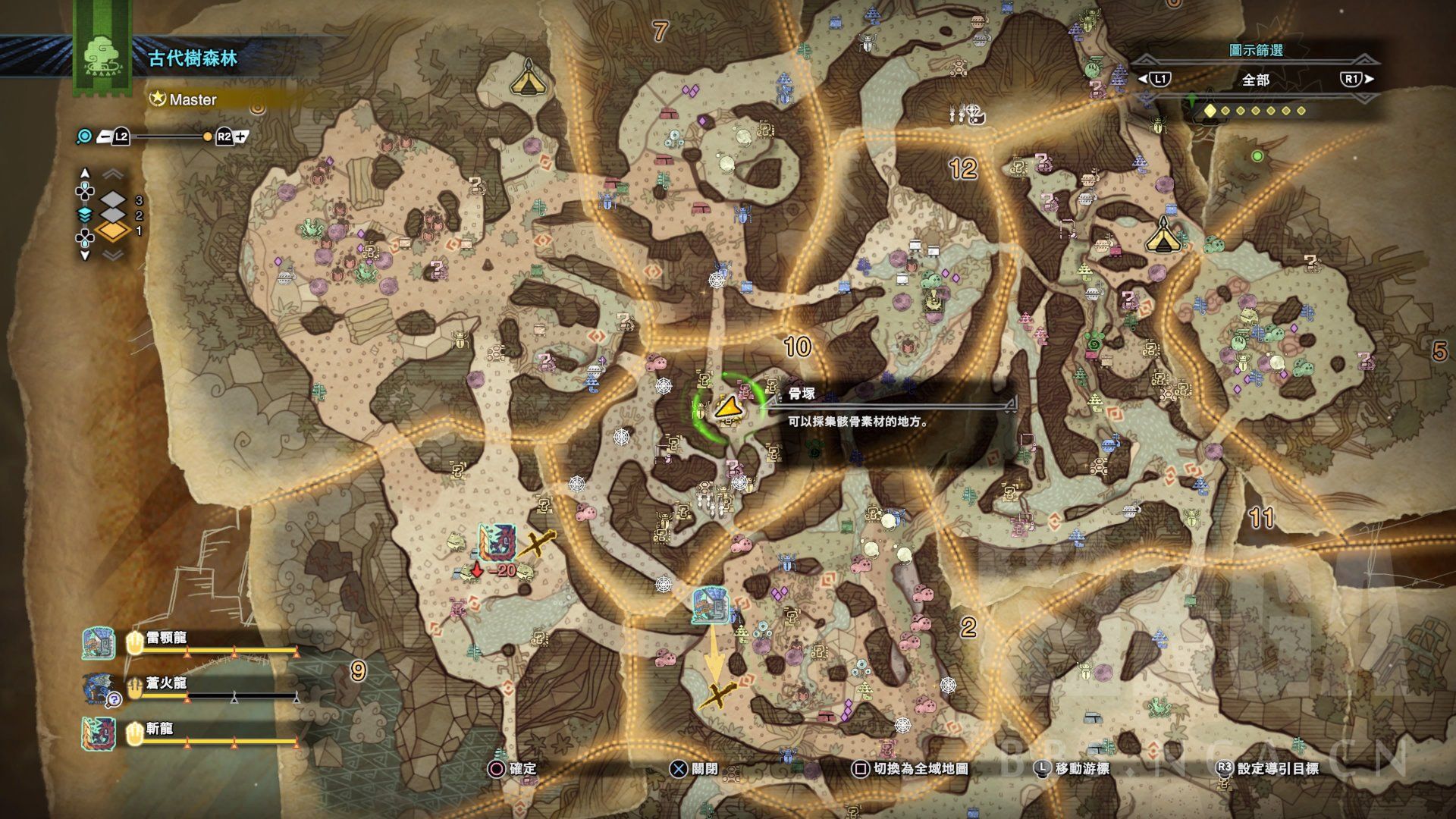Screen dimensions: 1456x819
Task: Show the previous icon filter with left arrow
Action: click(1143, 79)
